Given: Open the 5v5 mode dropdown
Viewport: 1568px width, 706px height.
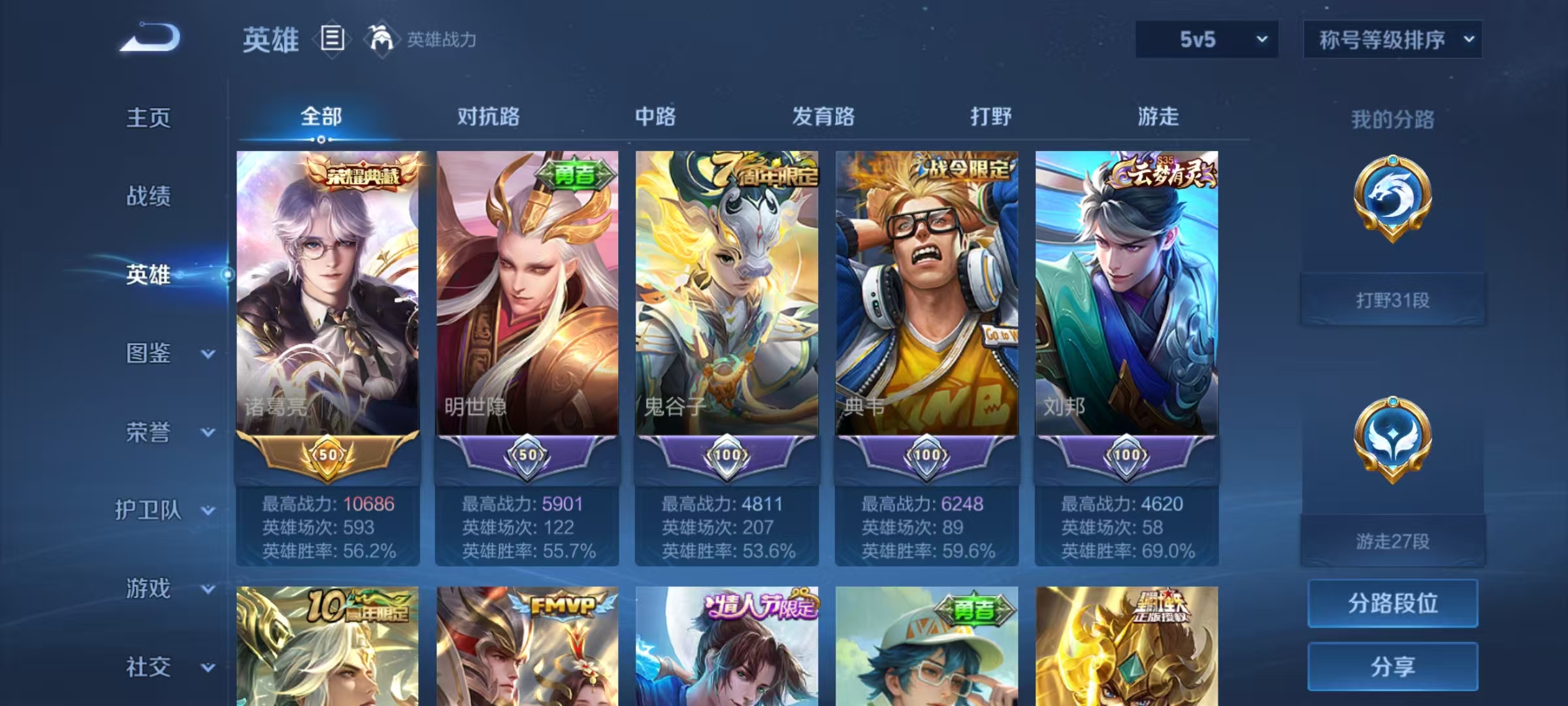Looking at the screenshot, I should pyautogui.click(x=1206, y=40).
